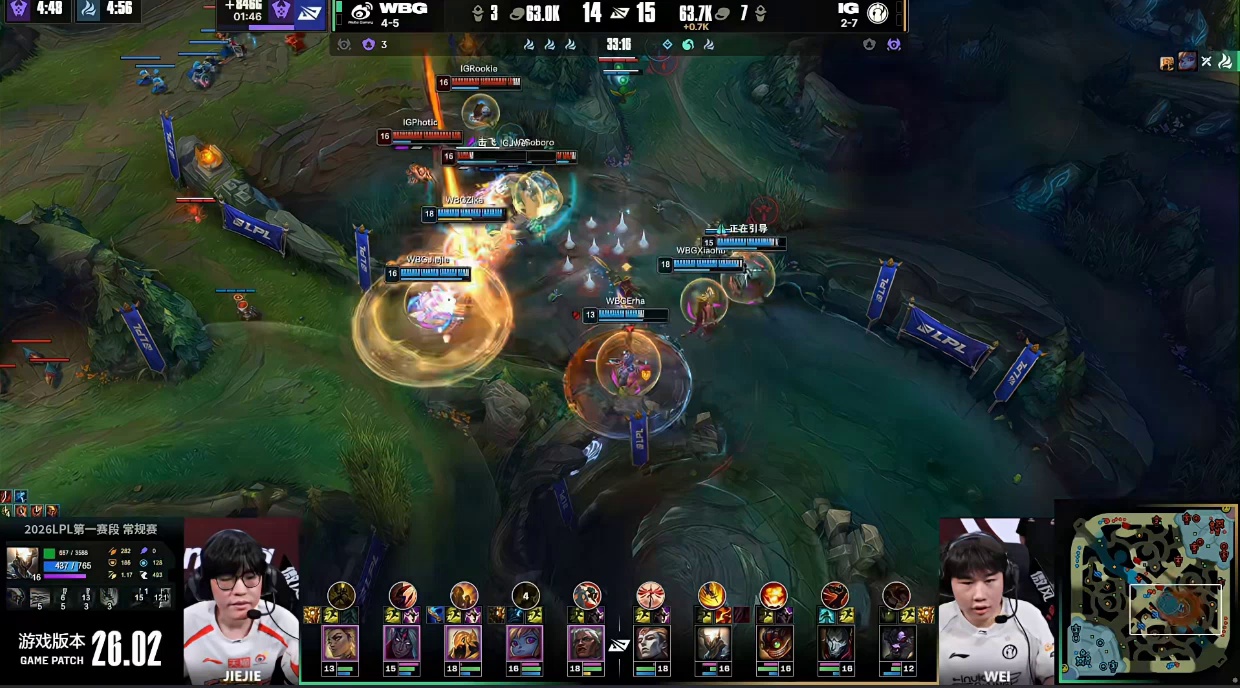
Task: Choose the dark horned level 15 champion portrait
Action: (402, 643)
